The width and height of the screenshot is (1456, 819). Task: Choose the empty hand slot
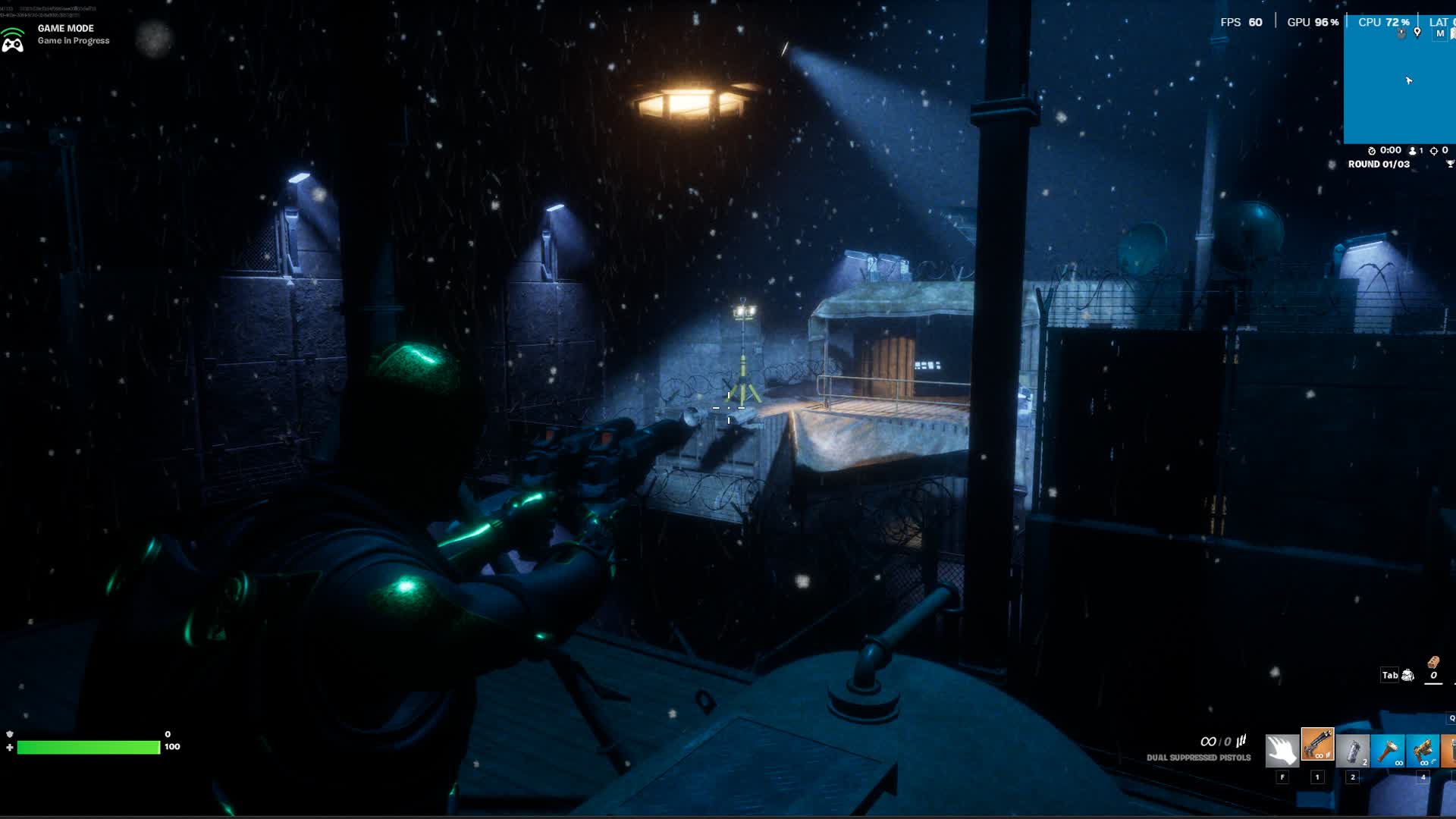coord(1282,751)
